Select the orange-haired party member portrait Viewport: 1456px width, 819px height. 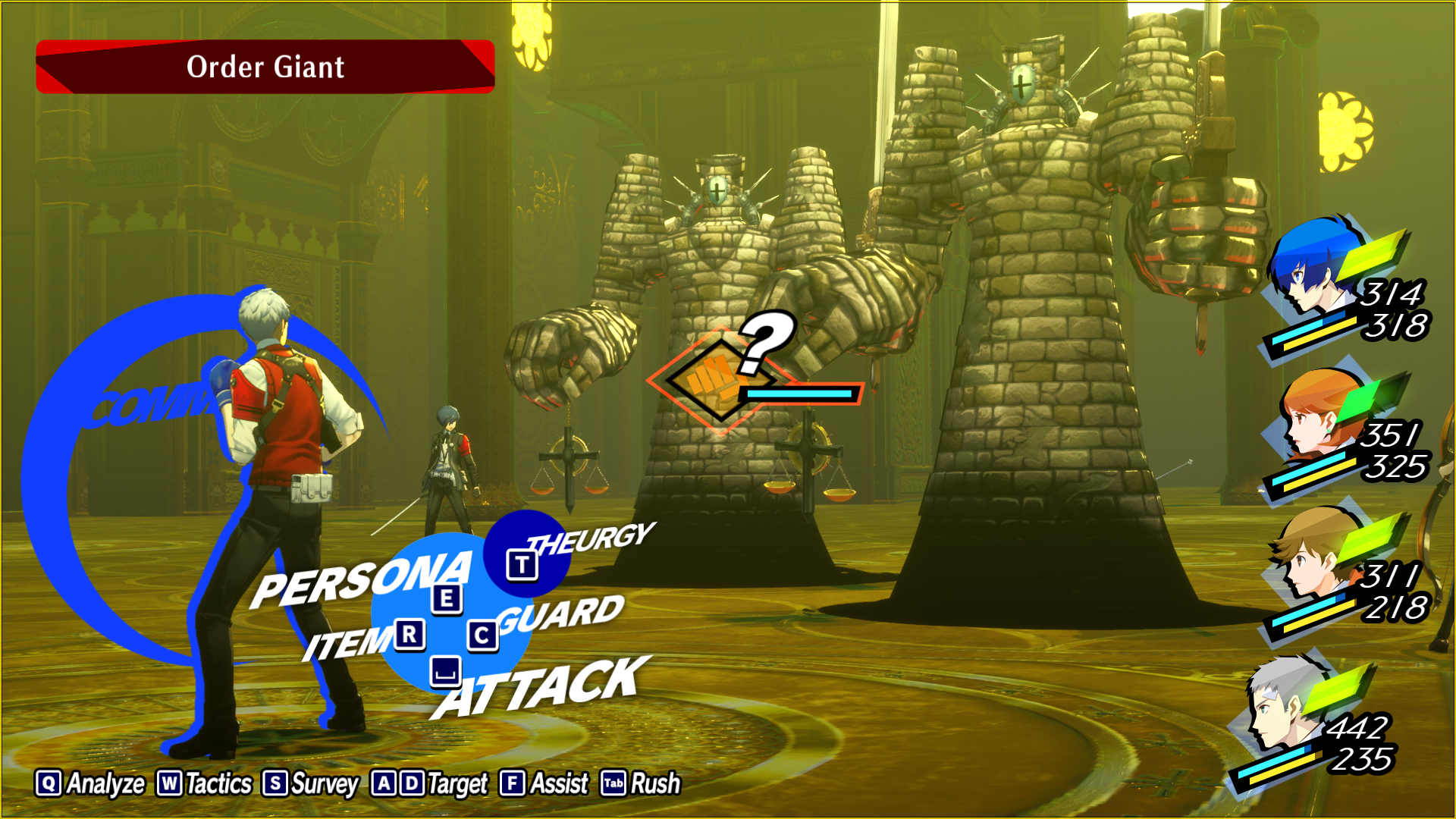[x=1316, y=413]
